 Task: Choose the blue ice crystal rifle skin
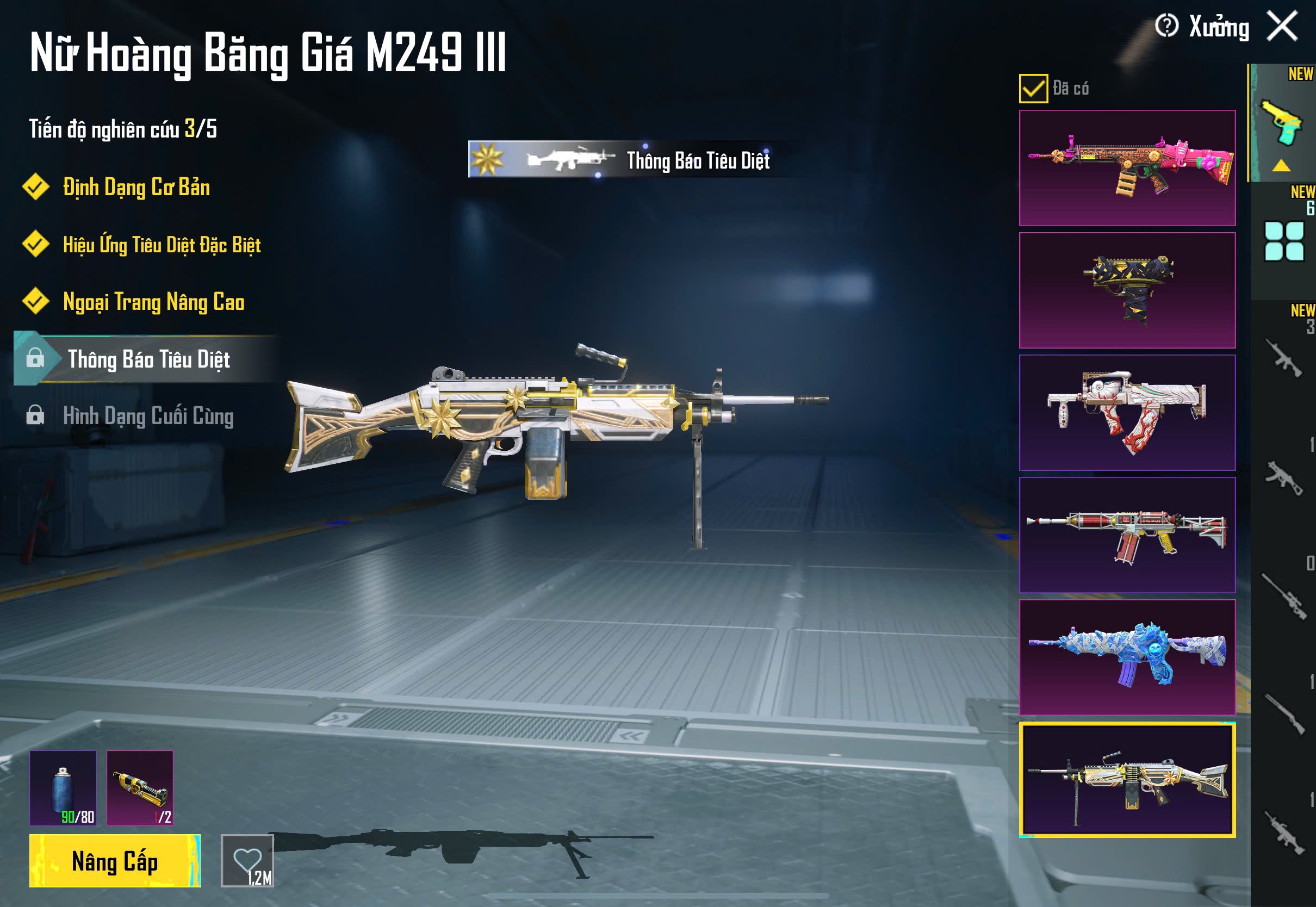tap(1127, 657)
